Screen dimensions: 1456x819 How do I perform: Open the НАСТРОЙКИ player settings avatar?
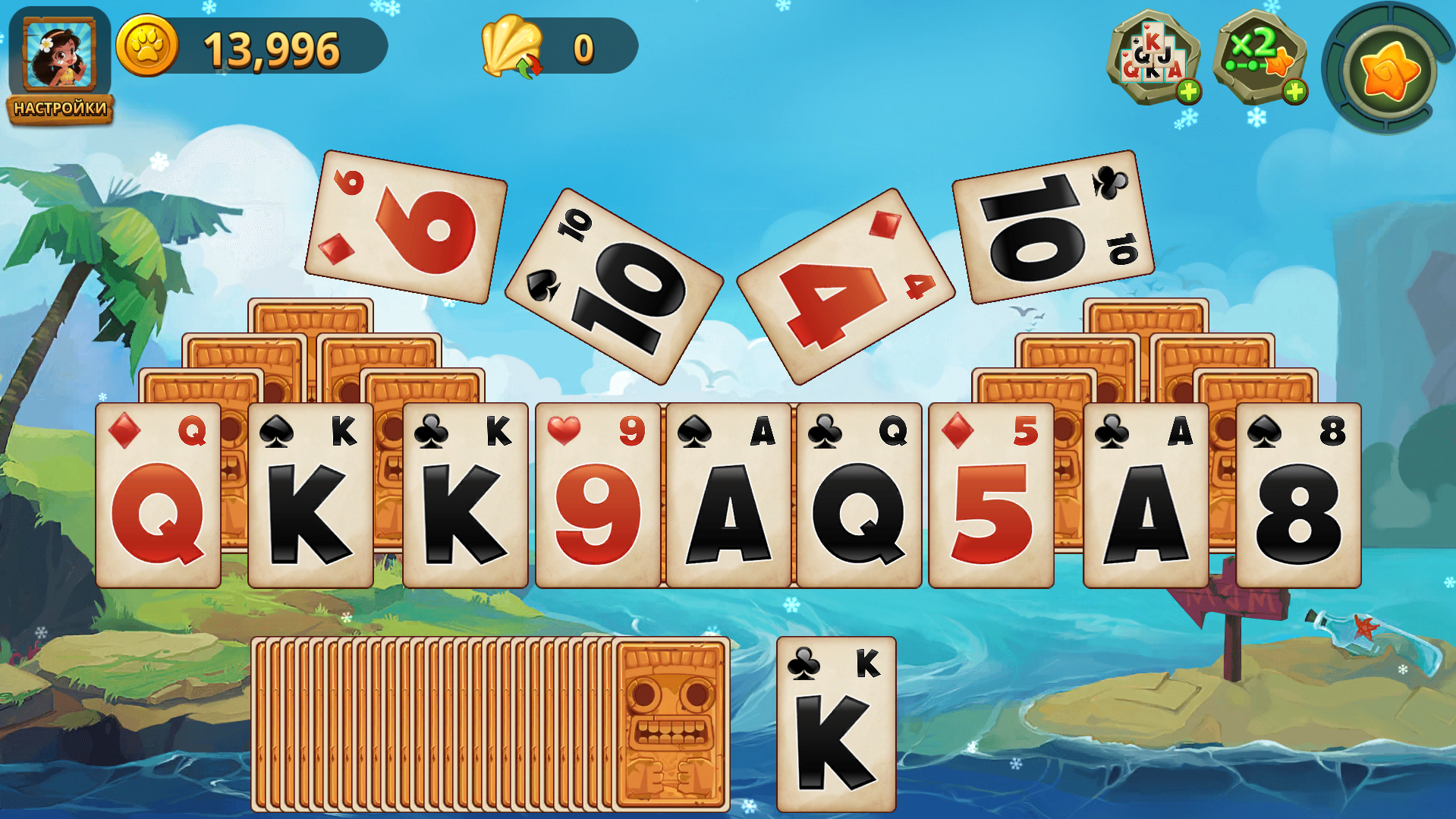click(x=59, y=57)
